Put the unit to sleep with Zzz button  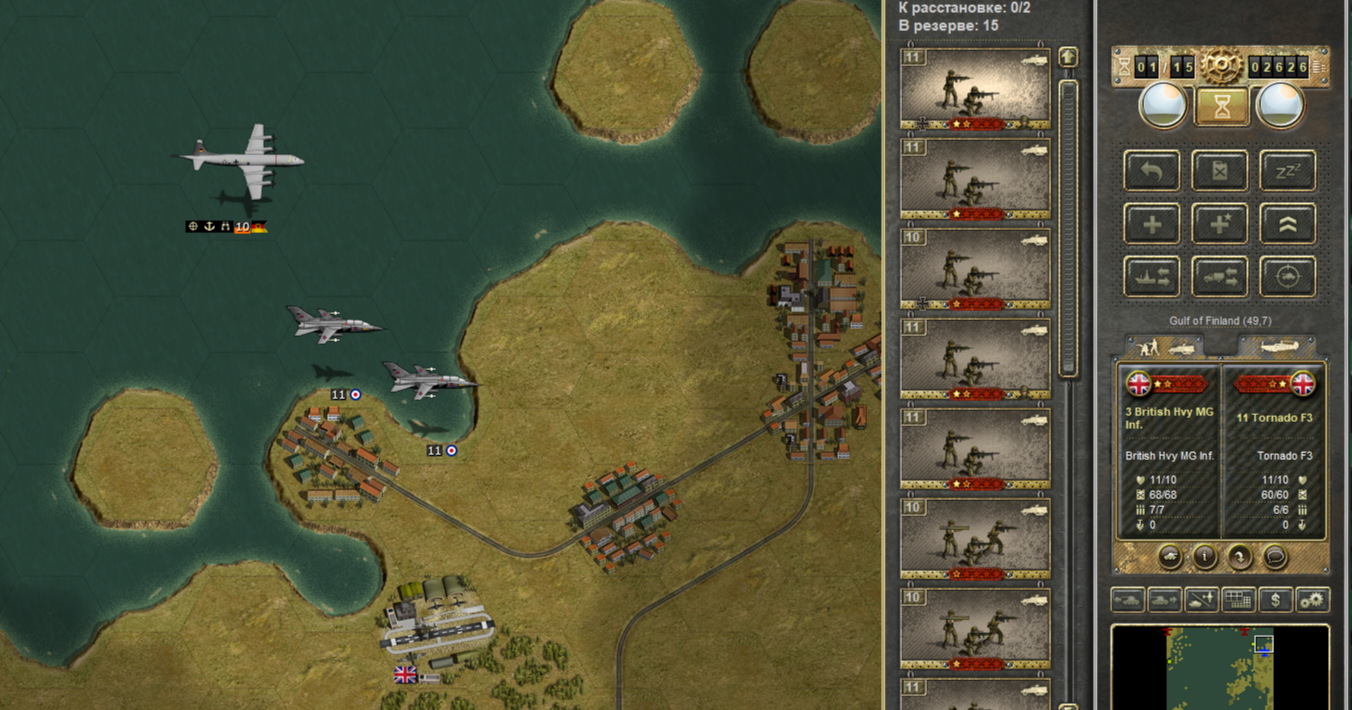1287,171
